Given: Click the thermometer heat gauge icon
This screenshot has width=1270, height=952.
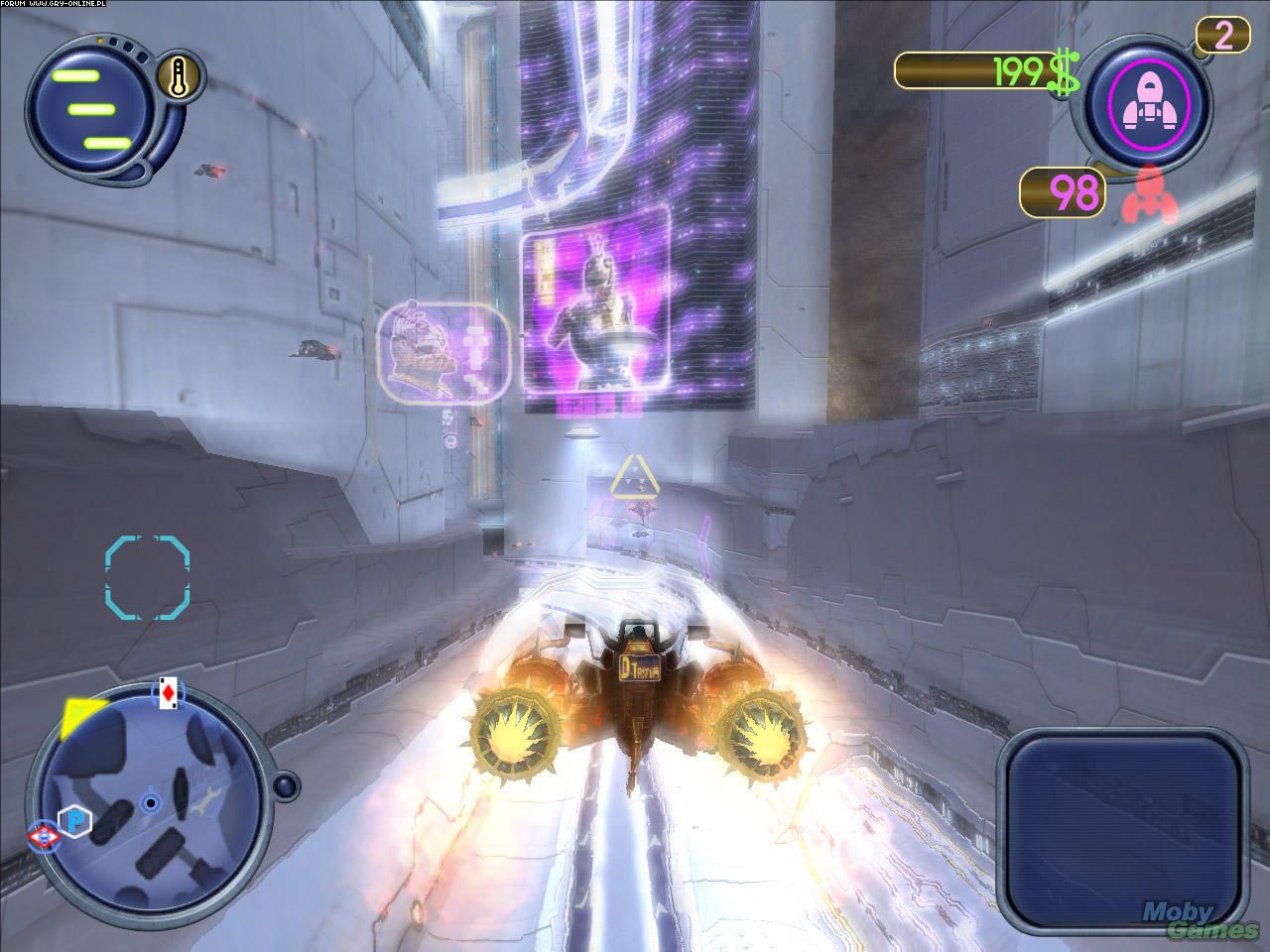Looking at the screenshot, I should [182, 77].
